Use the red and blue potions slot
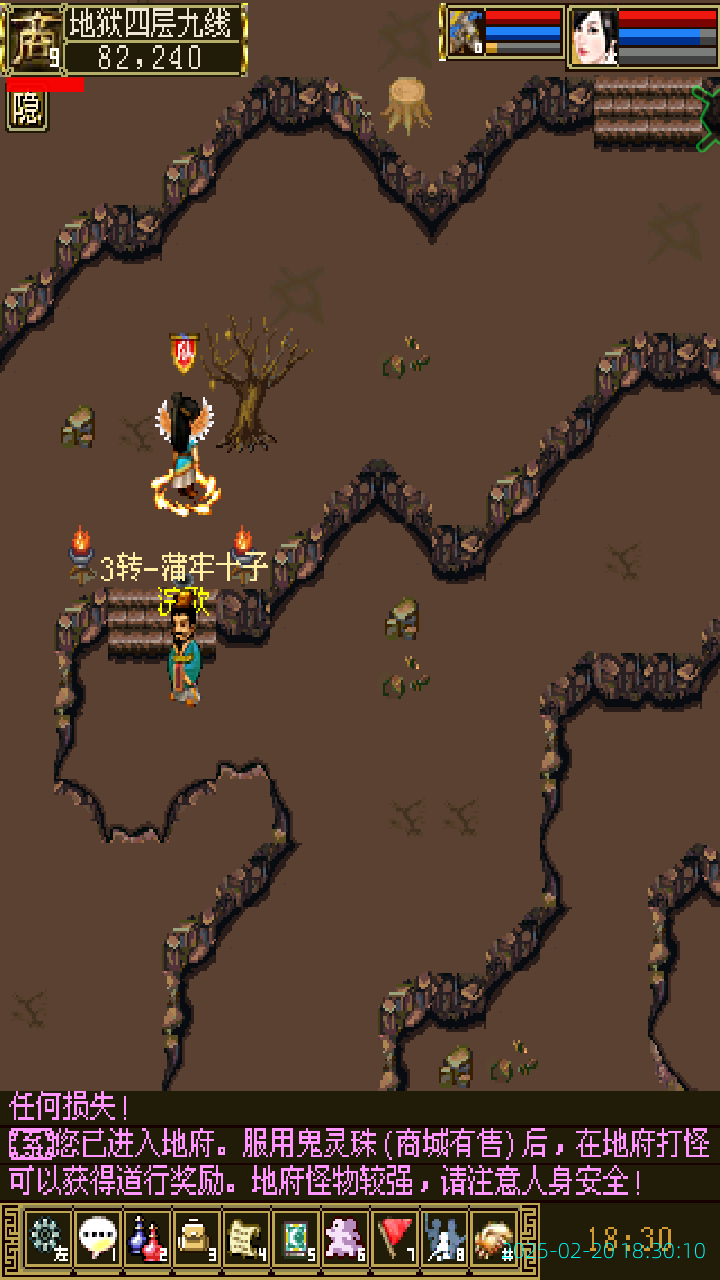Image resolution: width=720 pixels, height=1280 pixels. [146, 1238]
